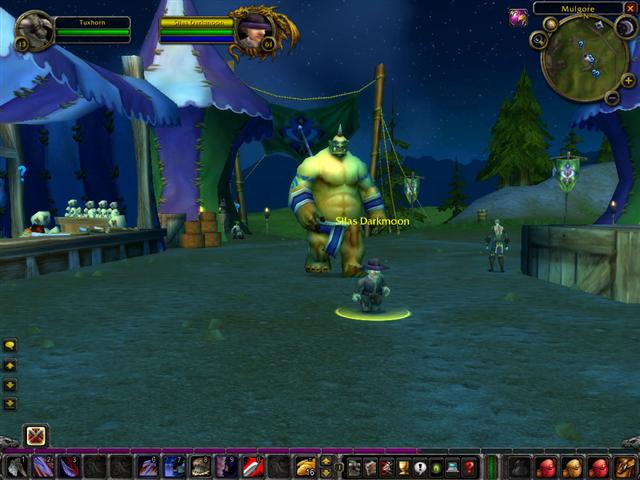This screenshot has width=640, height=480.
Task: Click the Tuxhorn player portrait
Action: (x=36, y=30)
